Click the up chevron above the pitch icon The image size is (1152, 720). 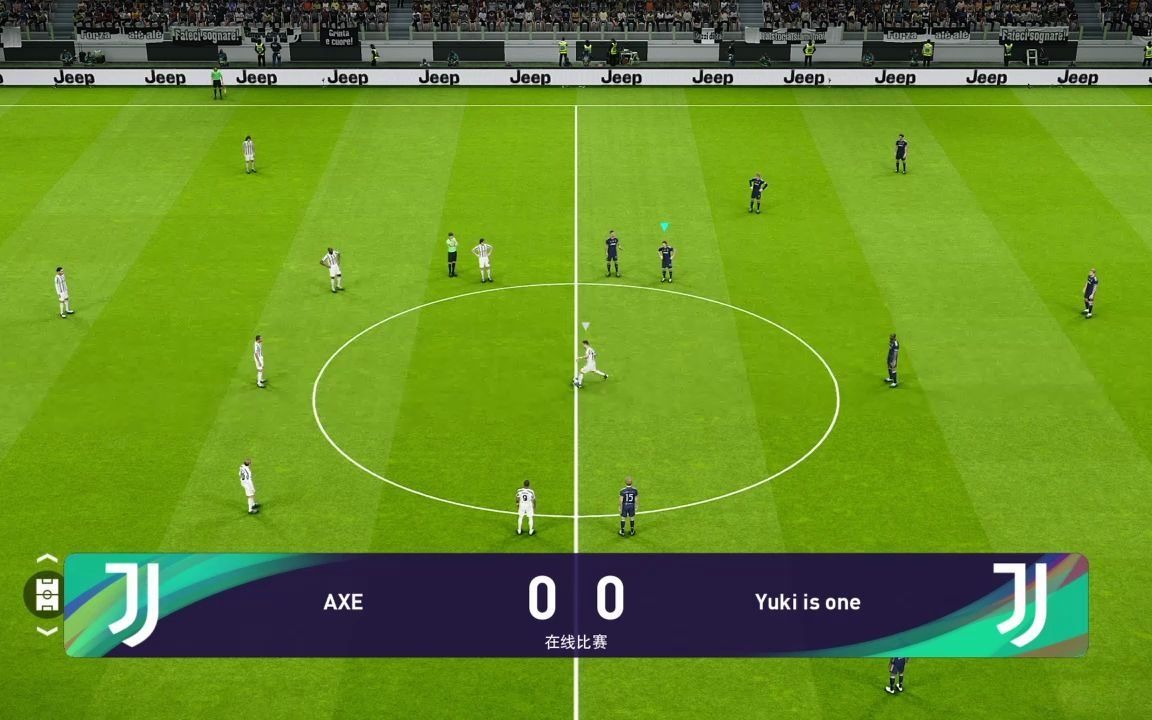click(x=46, y=559)
